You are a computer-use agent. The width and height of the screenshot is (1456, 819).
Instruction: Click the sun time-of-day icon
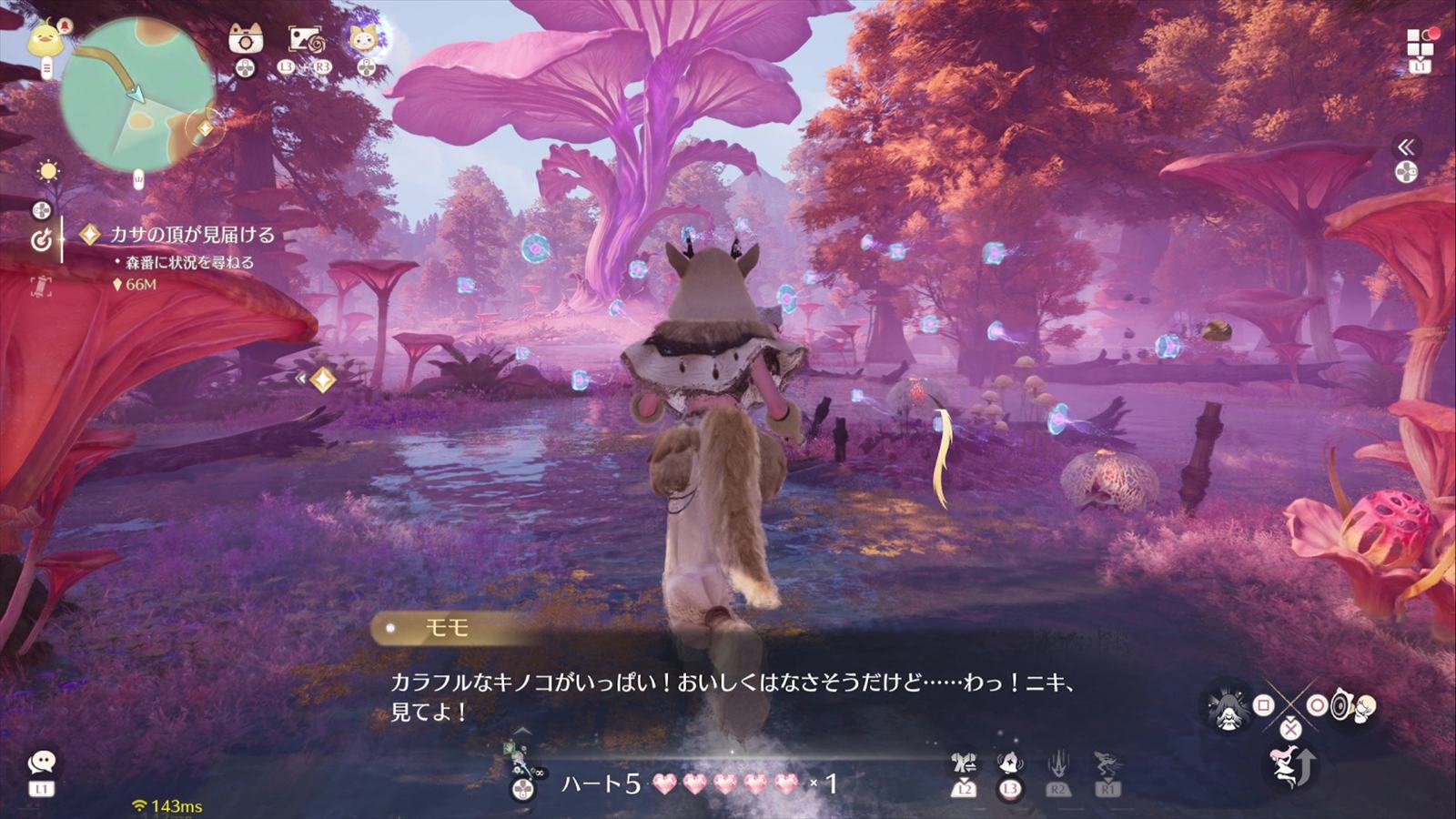coord(48,171)
